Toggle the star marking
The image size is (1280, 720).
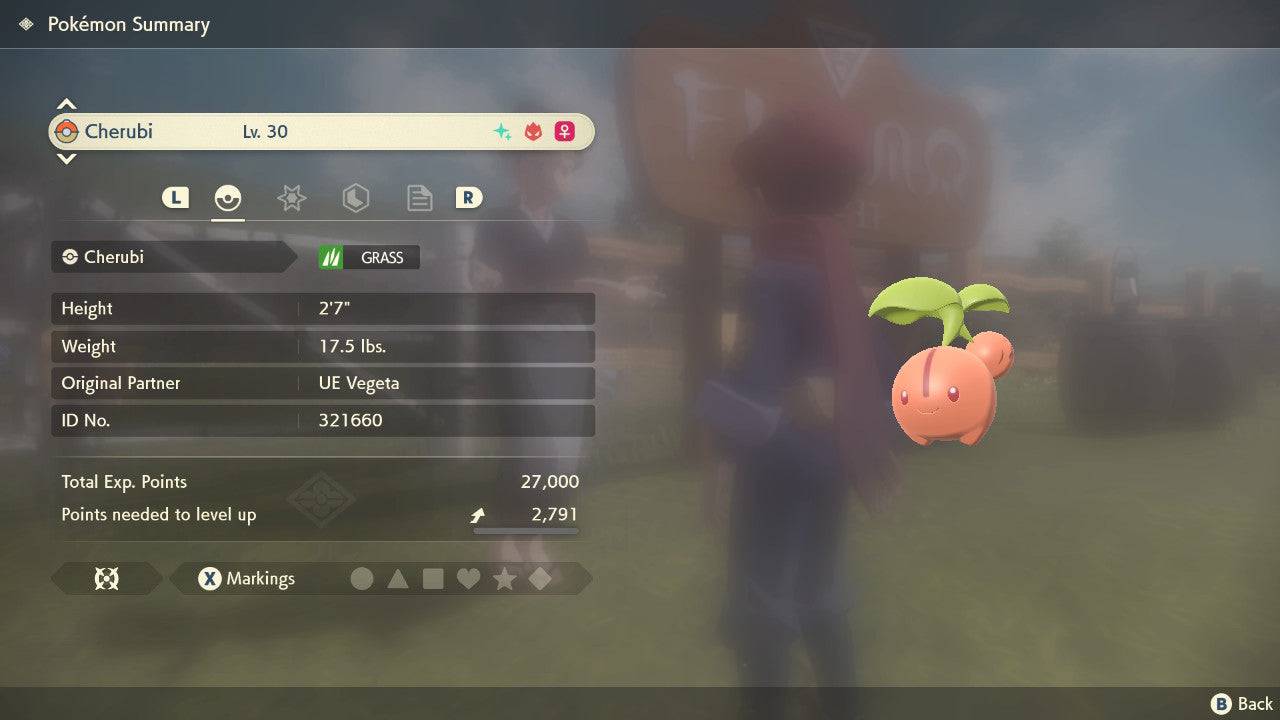point(504,579)
